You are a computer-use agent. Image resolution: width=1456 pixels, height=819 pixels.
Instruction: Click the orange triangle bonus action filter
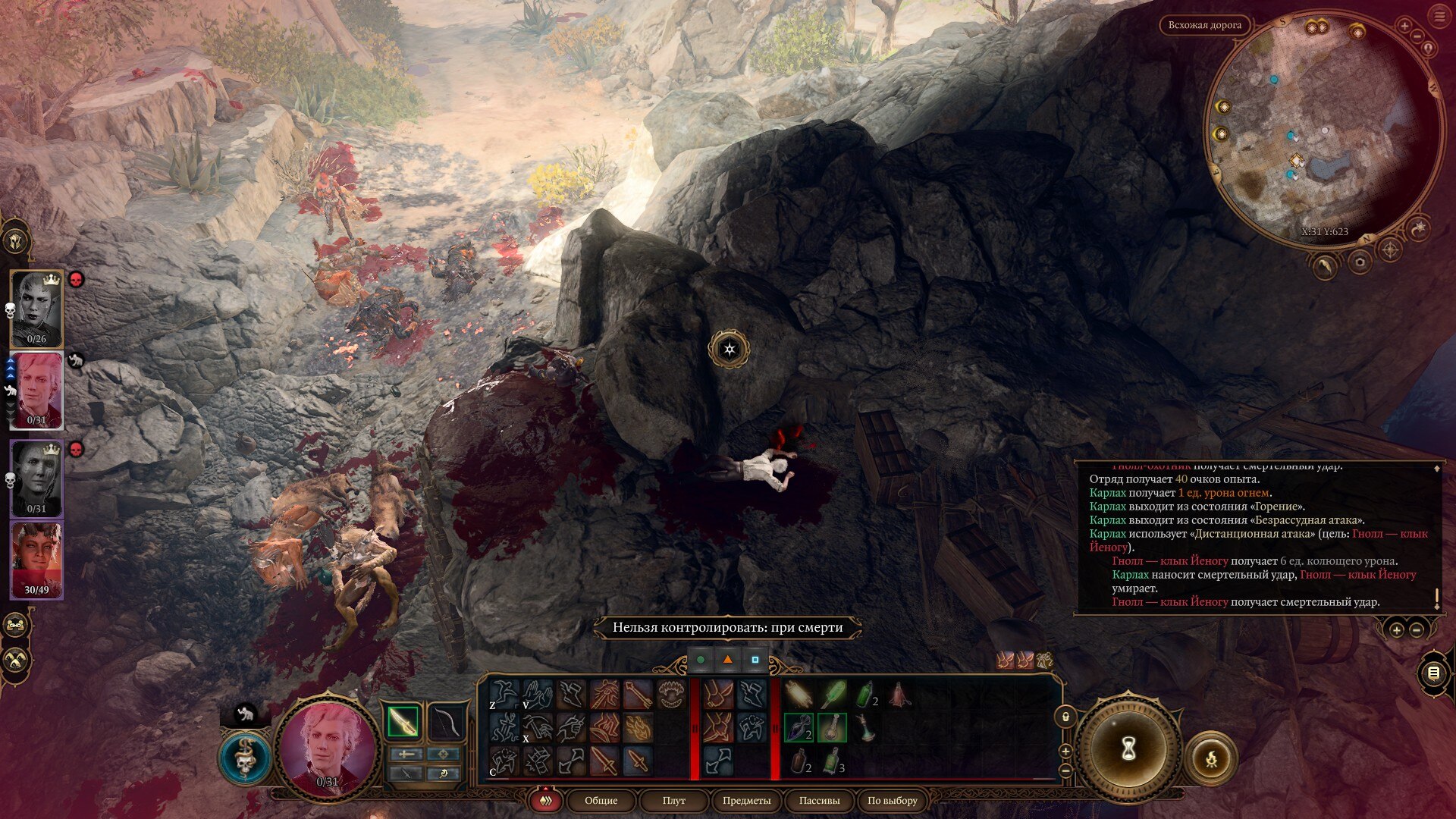pyautogui.click(x=727, y=660)
